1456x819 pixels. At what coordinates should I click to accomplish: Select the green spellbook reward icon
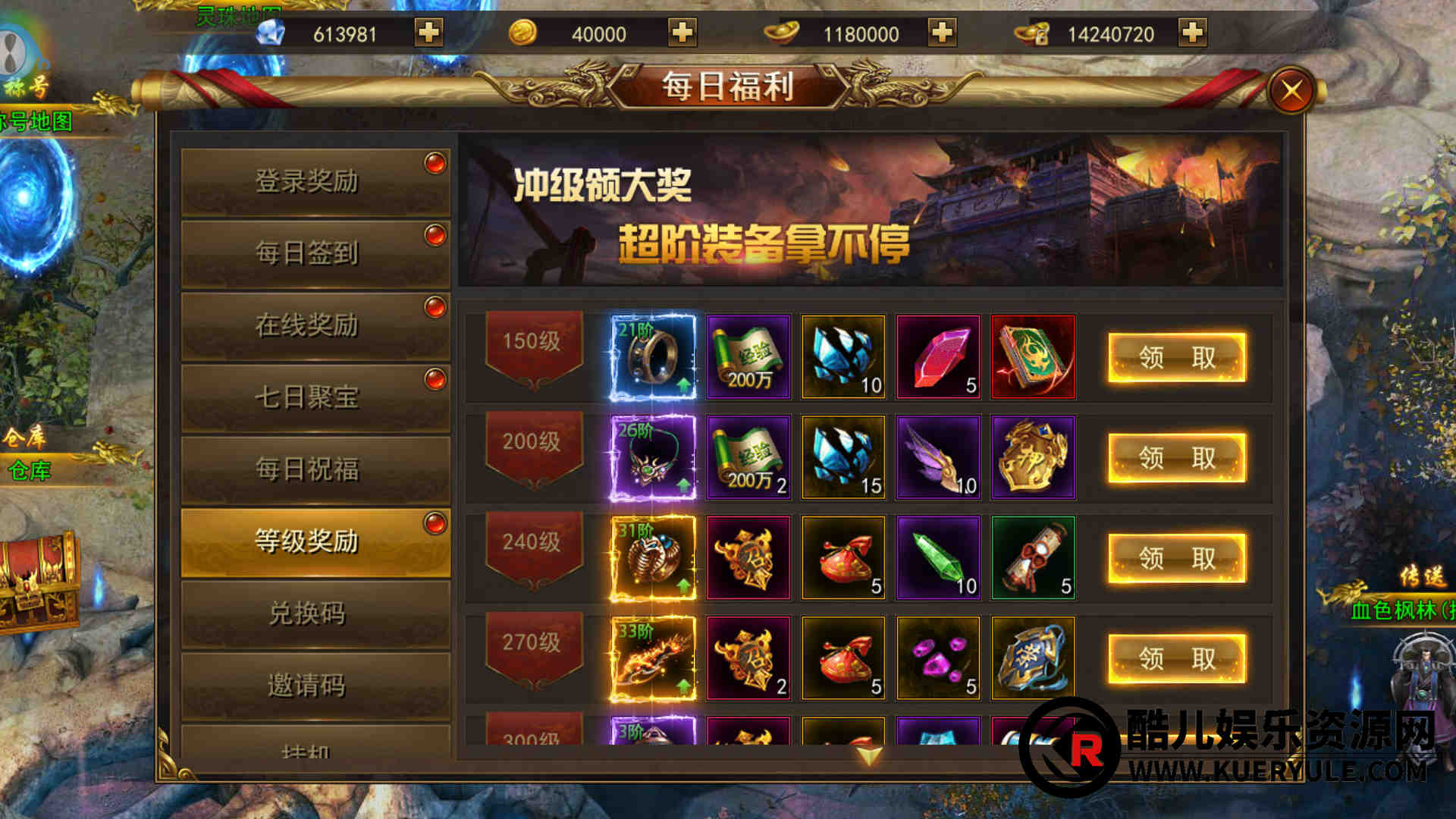click(x=1033, y=357)
